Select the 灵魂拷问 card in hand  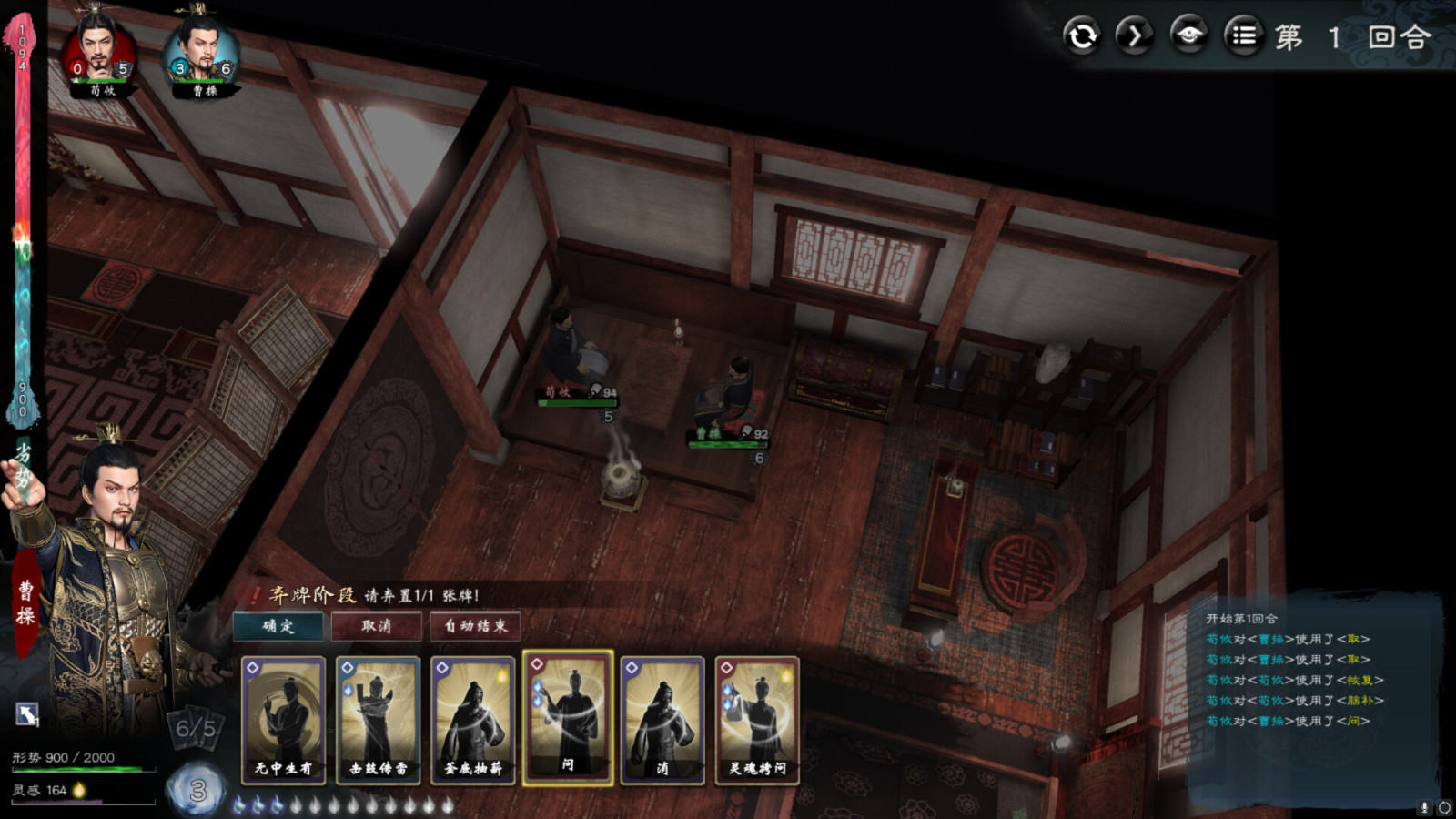(755, 719)
